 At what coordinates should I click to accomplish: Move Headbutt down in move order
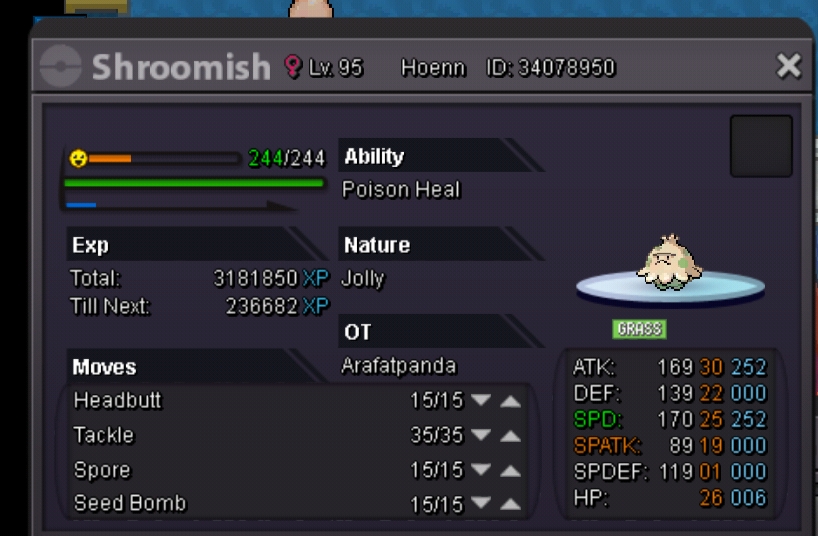coord(481,401)
